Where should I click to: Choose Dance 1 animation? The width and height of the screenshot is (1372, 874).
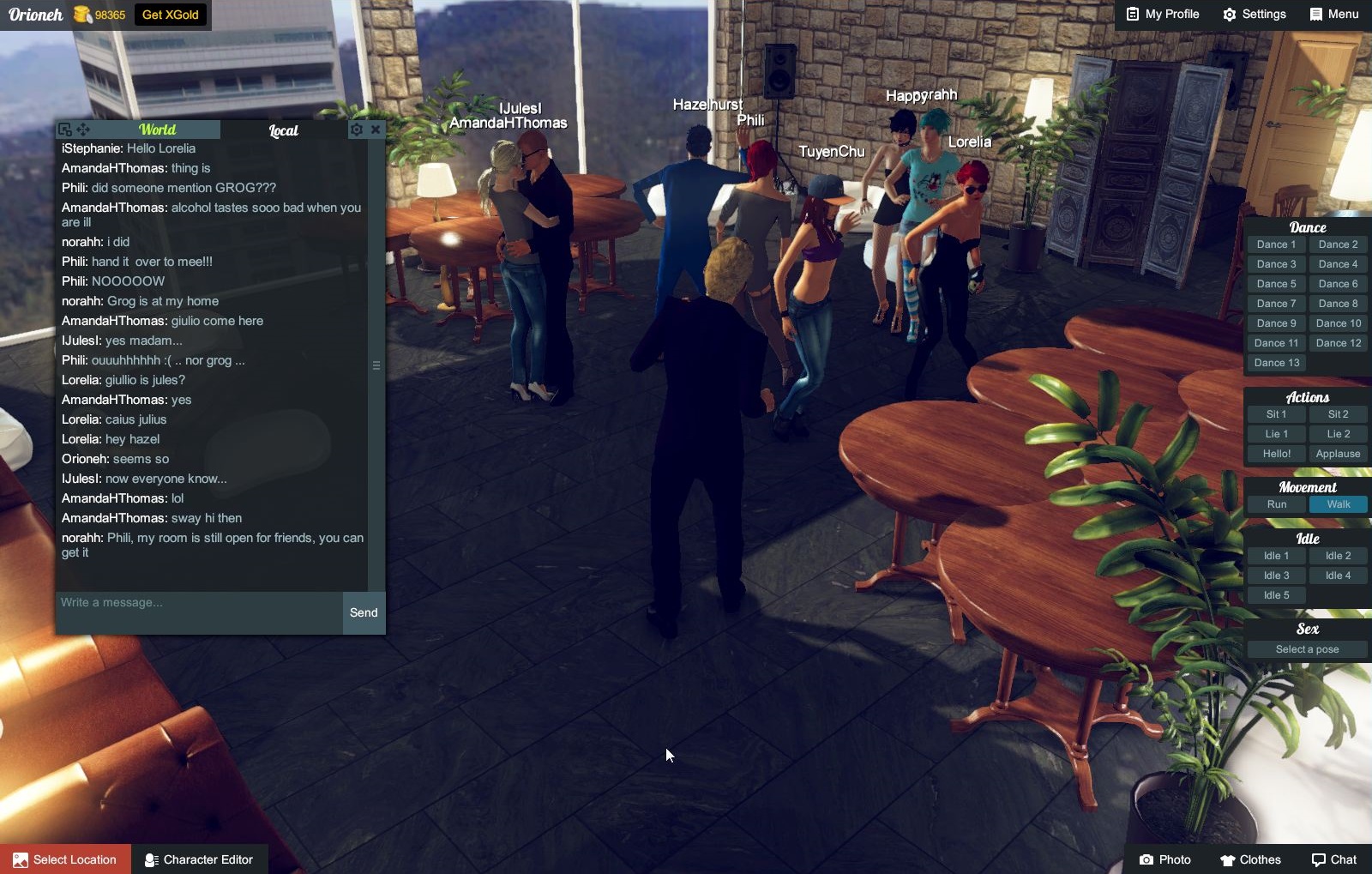(x=1276, y=244)
